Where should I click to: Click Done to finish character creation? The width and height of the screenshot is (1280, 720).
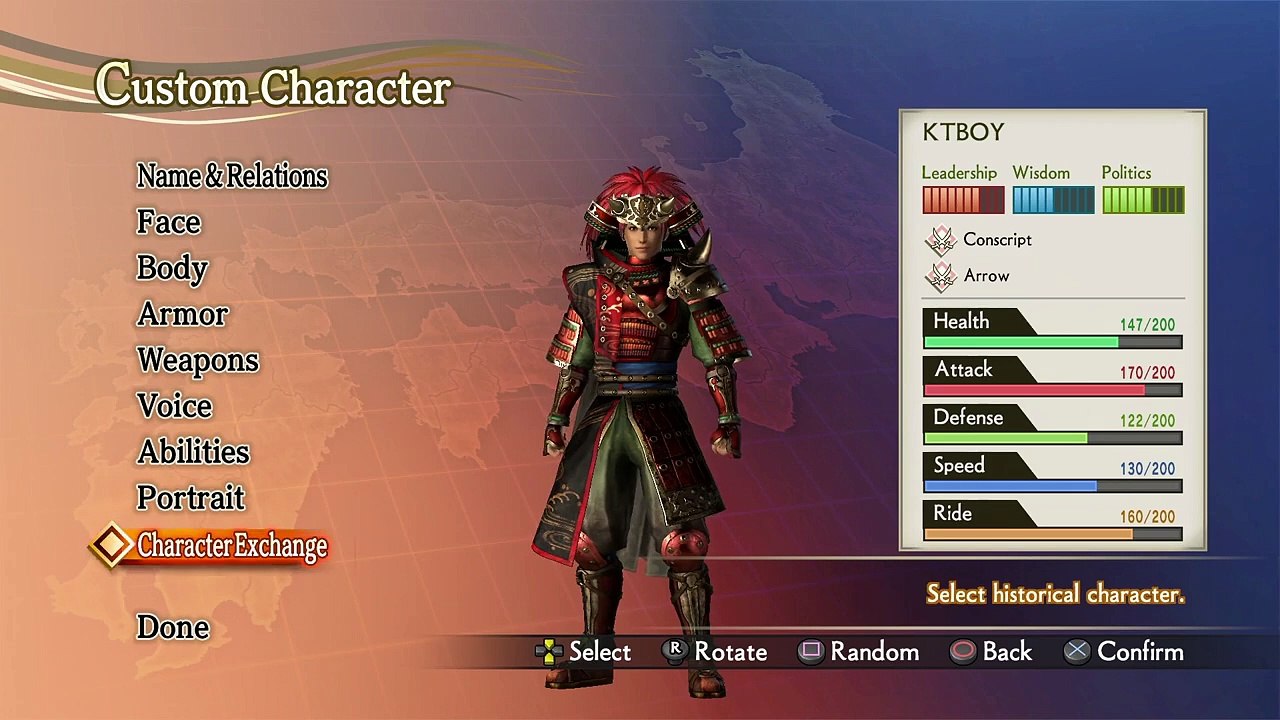[173, 627]
